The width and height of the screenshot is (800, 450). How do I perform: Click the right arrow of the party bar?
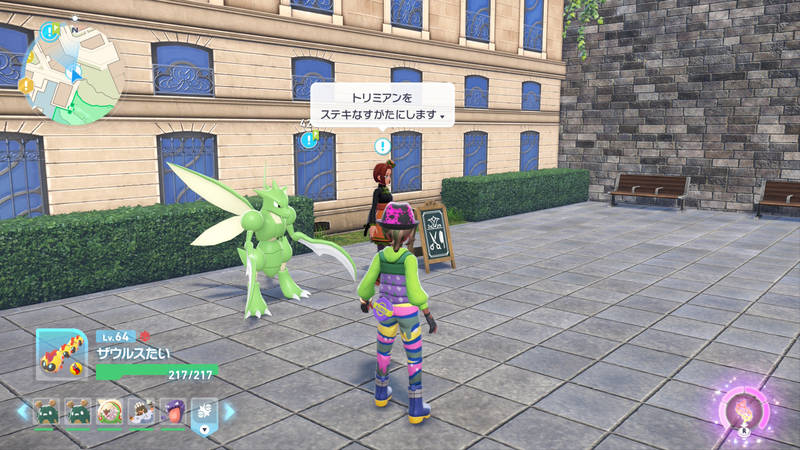pyautogui.click(x=229, y=411)
